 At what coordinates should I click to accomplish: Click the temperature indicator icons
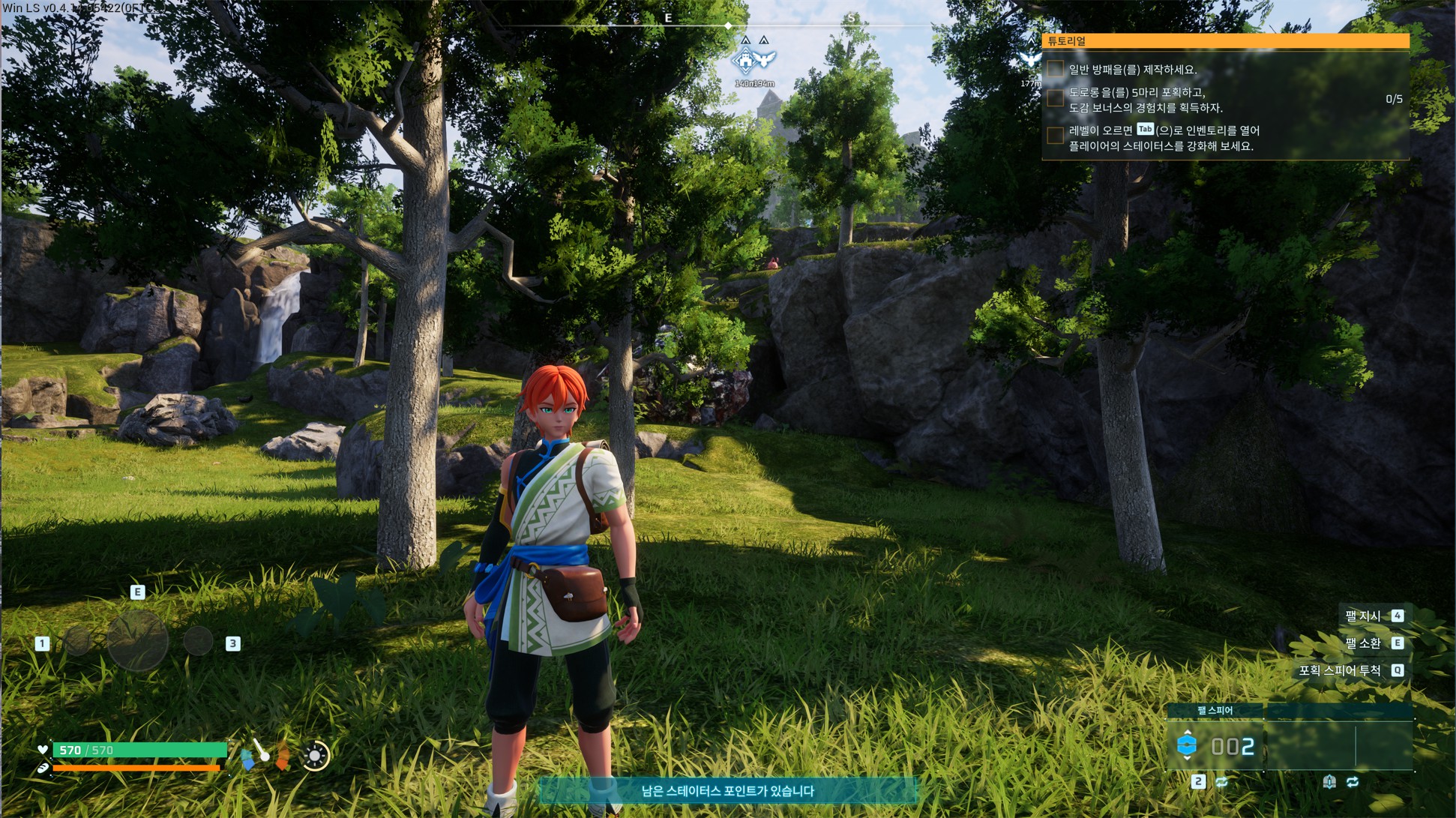265,755
